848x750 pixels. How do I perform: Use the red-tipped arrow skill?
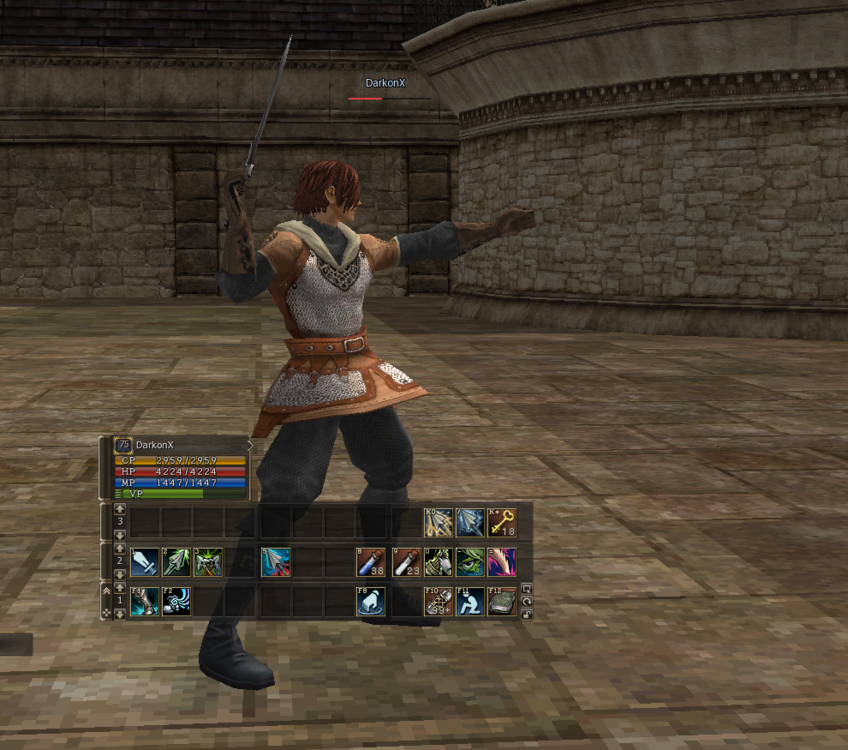tap(276, 562)
